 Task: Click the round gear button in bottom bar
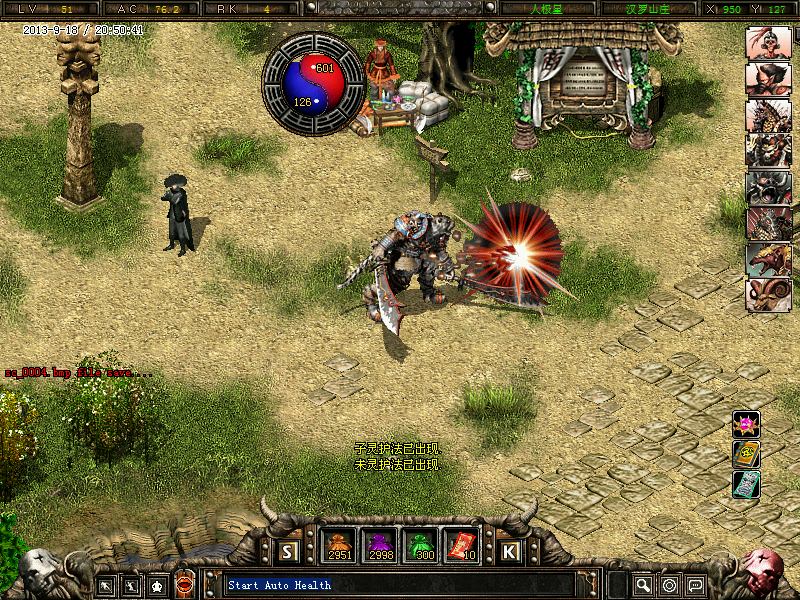tap(669, 584)
